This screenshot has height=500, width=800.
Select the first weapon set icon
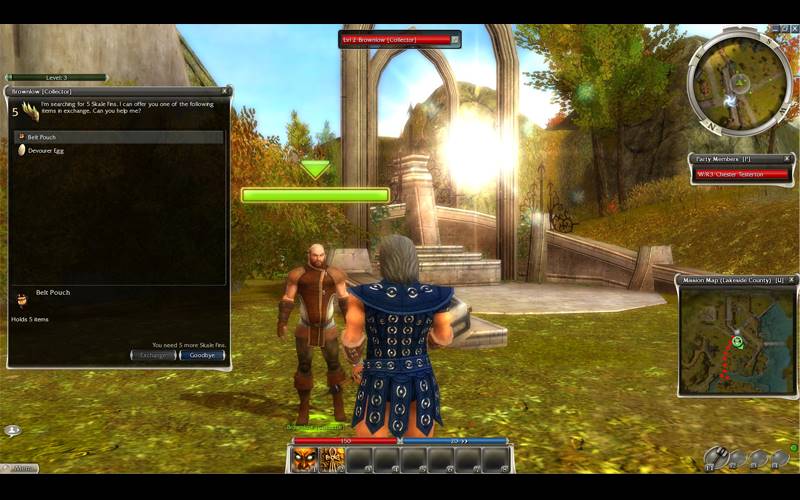tap(715, 458)
